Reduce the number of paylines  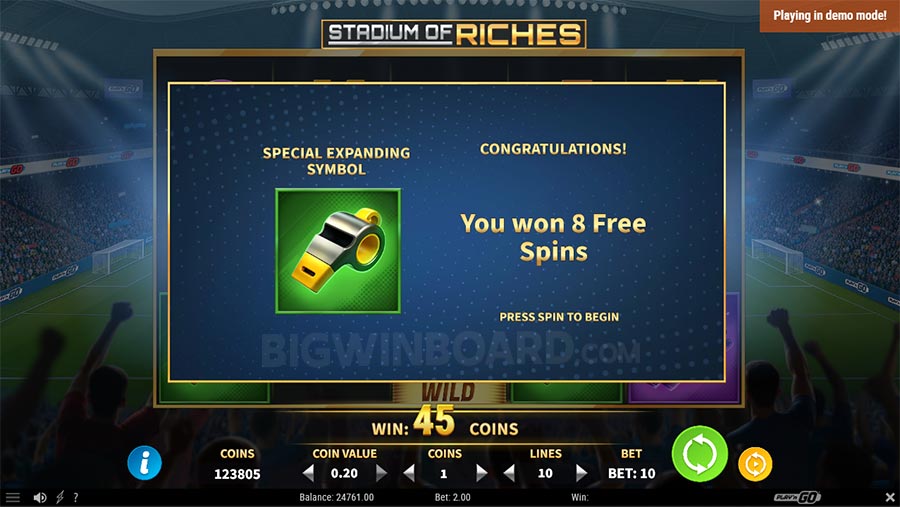[508, 473]
